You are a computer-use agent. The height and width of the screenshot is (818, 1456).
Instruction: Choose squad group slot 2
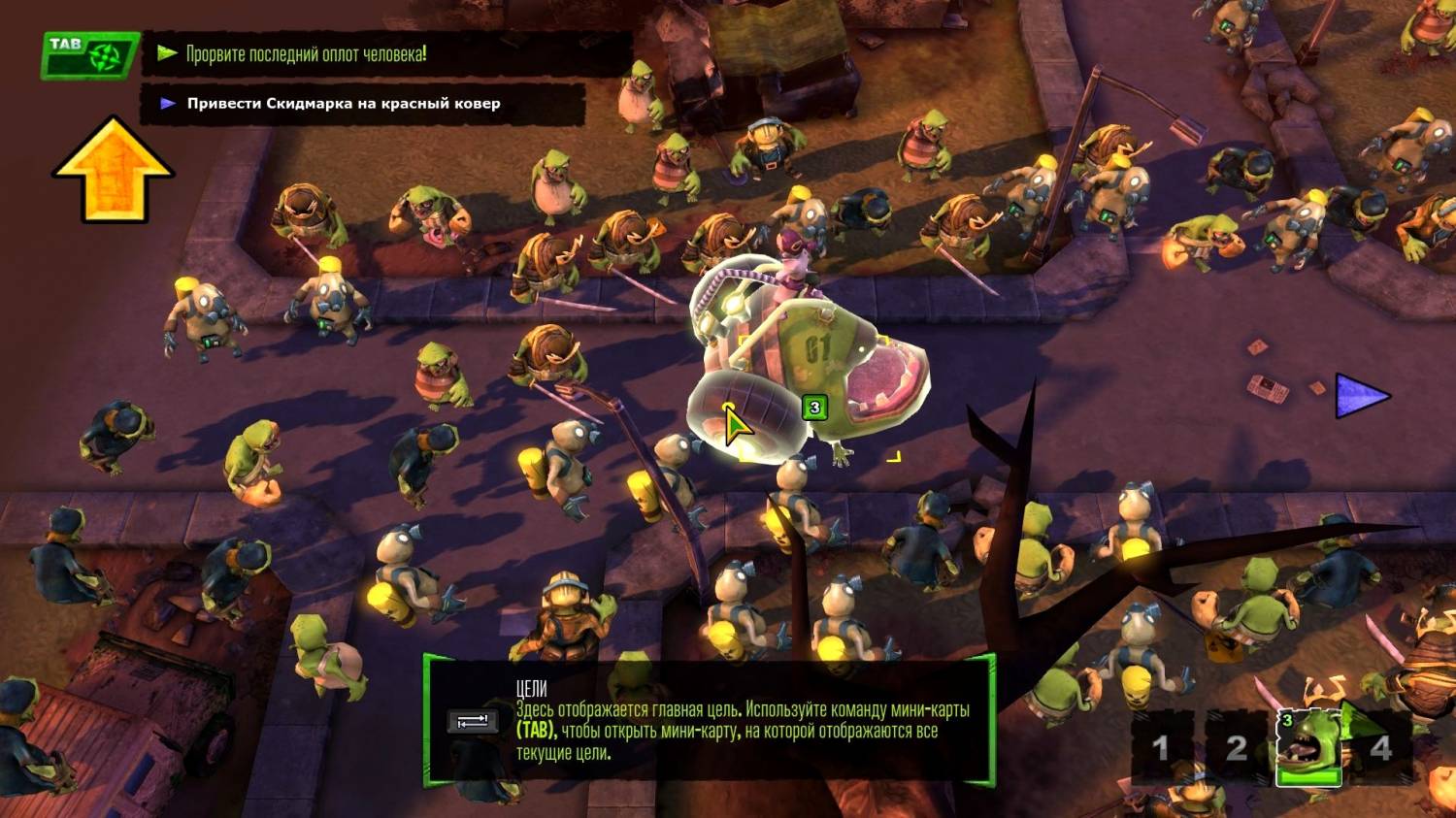click(x=1236, y=748)
